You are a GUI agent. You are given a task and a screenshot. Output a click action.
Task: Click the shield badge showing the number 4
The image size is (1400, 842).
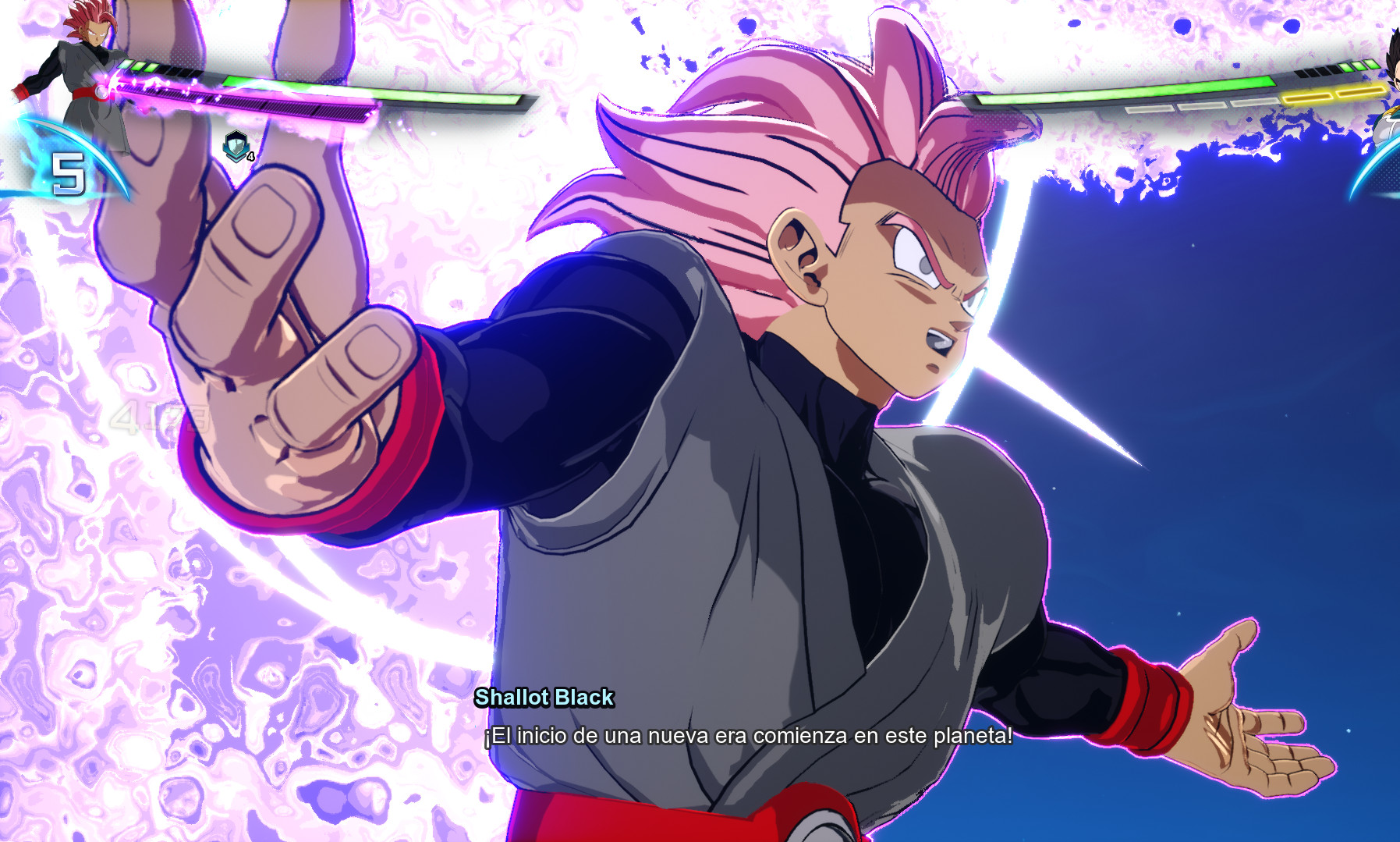coord(237,146)
